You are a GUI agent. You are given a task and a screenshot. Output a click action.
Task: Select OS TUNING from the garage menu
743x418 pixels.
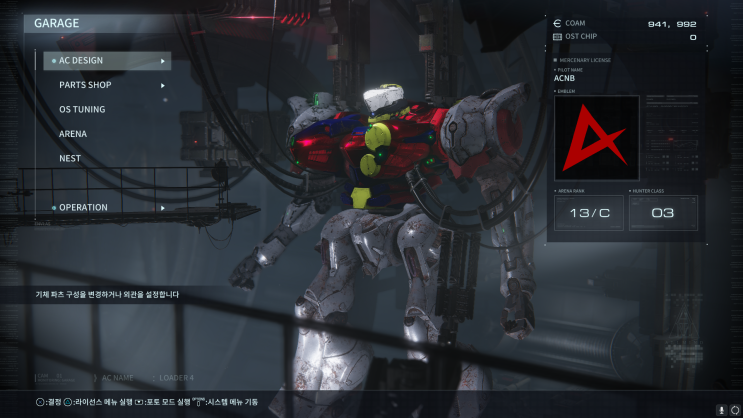(x=82, y=109)
